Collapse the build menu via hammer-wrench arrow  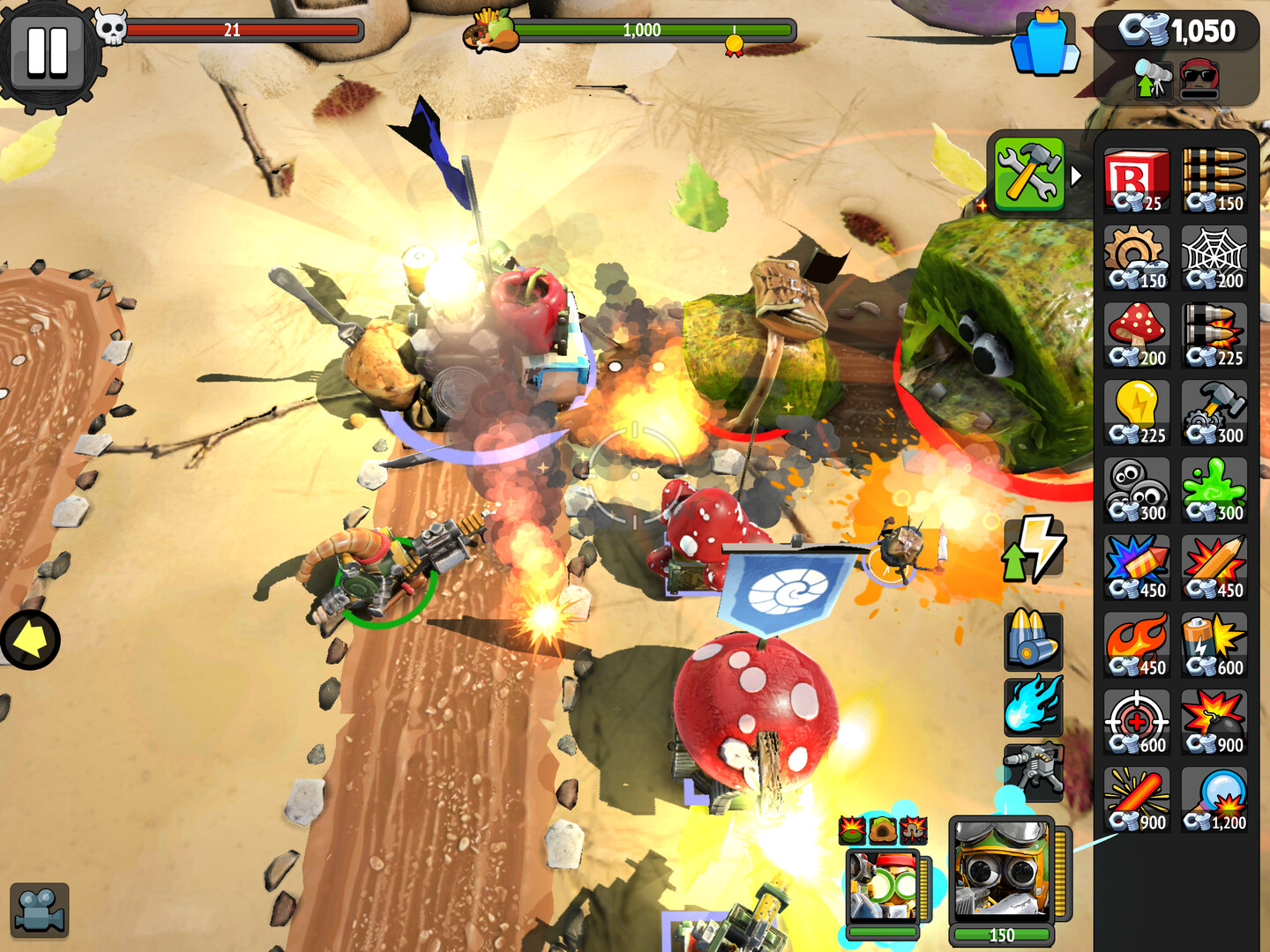[x=1030, y=175]
